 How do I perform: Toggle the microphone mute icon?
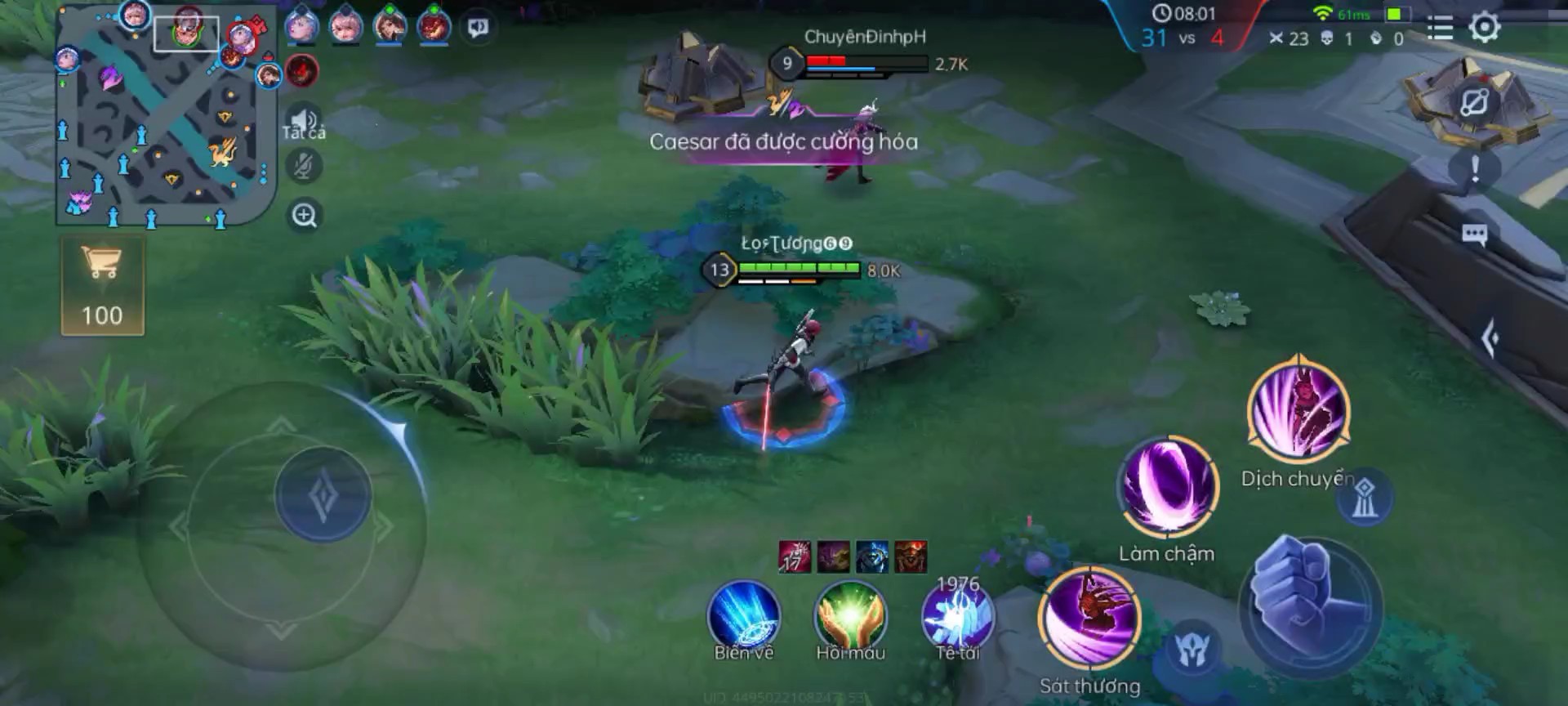tap(305, 168)
